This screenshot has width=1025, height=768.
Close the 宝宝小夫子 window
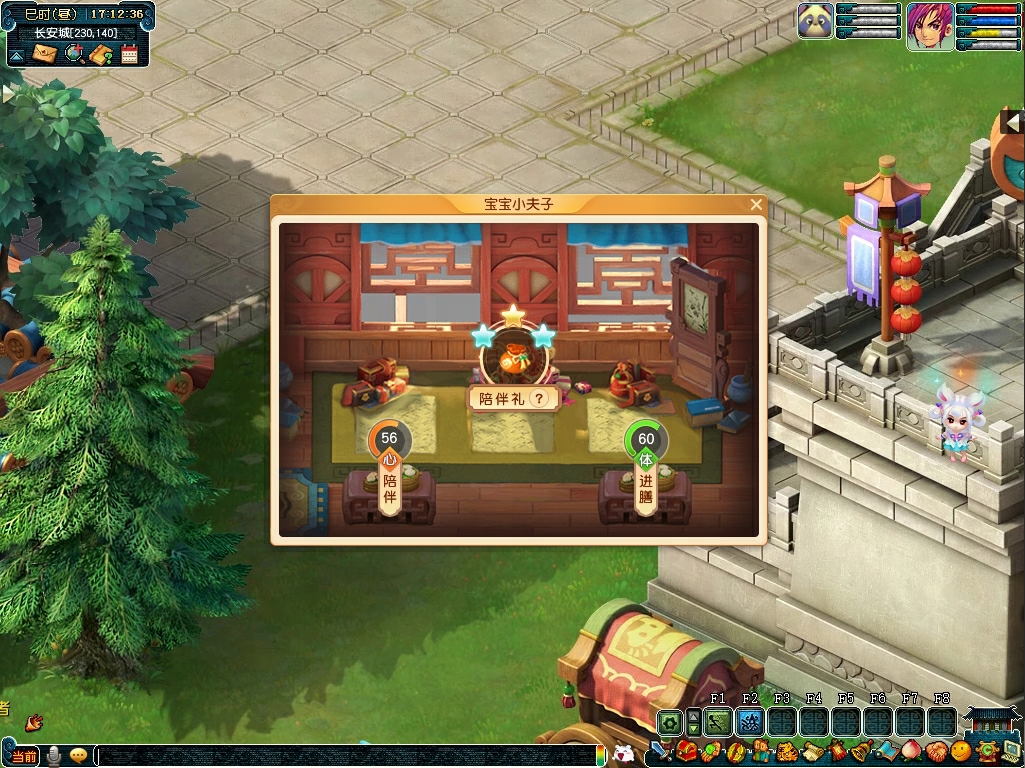click(x=756, y=205)
